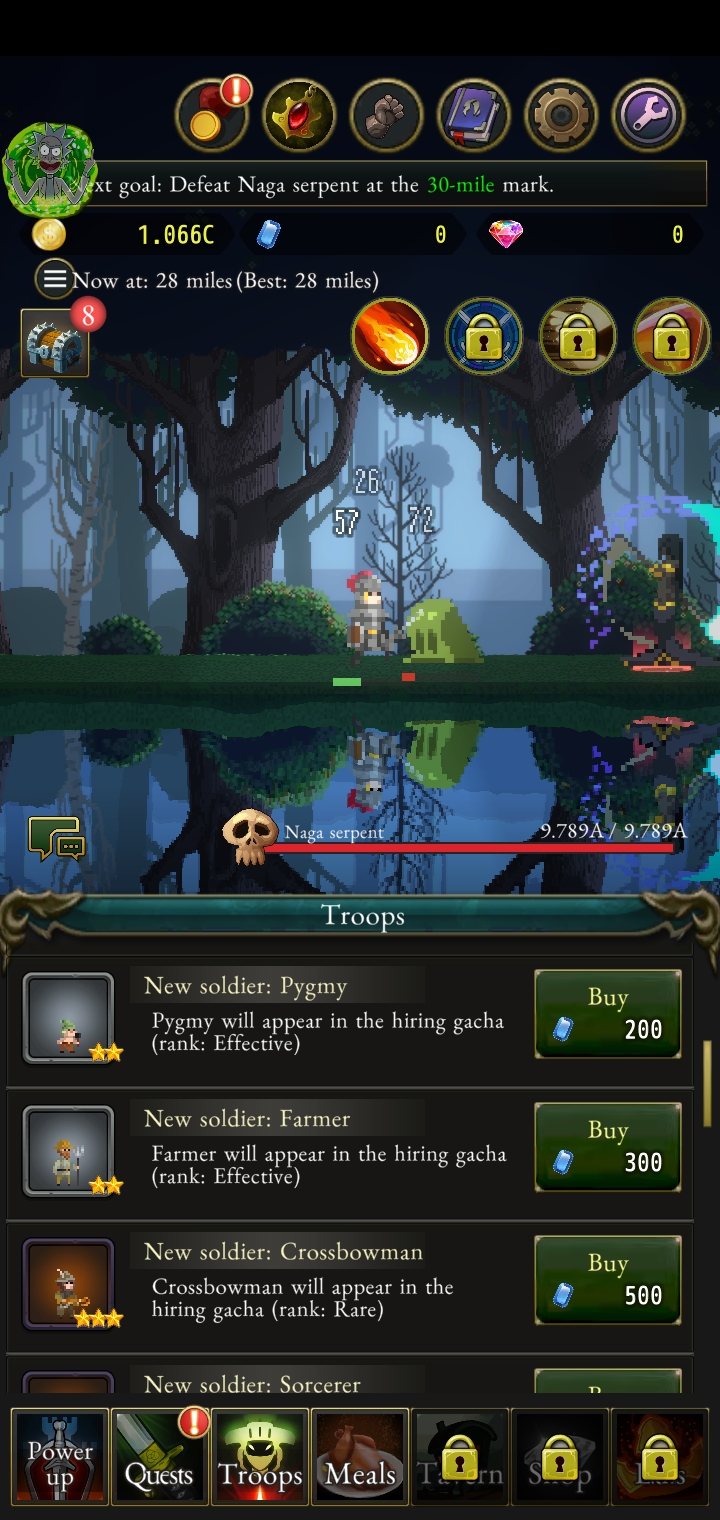Viewport: 720px width, 1520px height.
Task: Tap the Rick avatar overlay
Action: click(50, 170)
